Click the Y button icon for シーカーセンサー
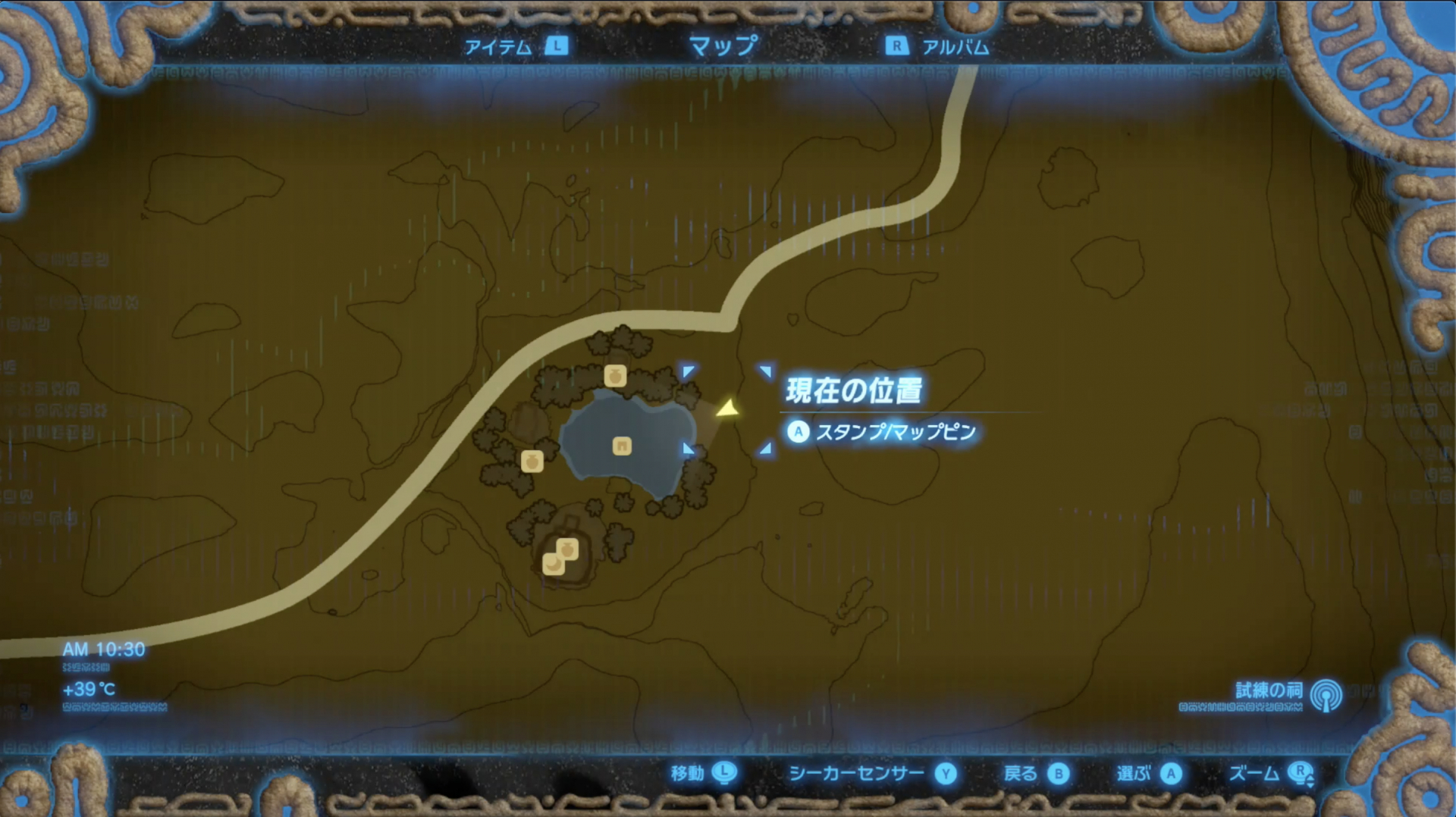1456x817 pixels. point(945,775)
